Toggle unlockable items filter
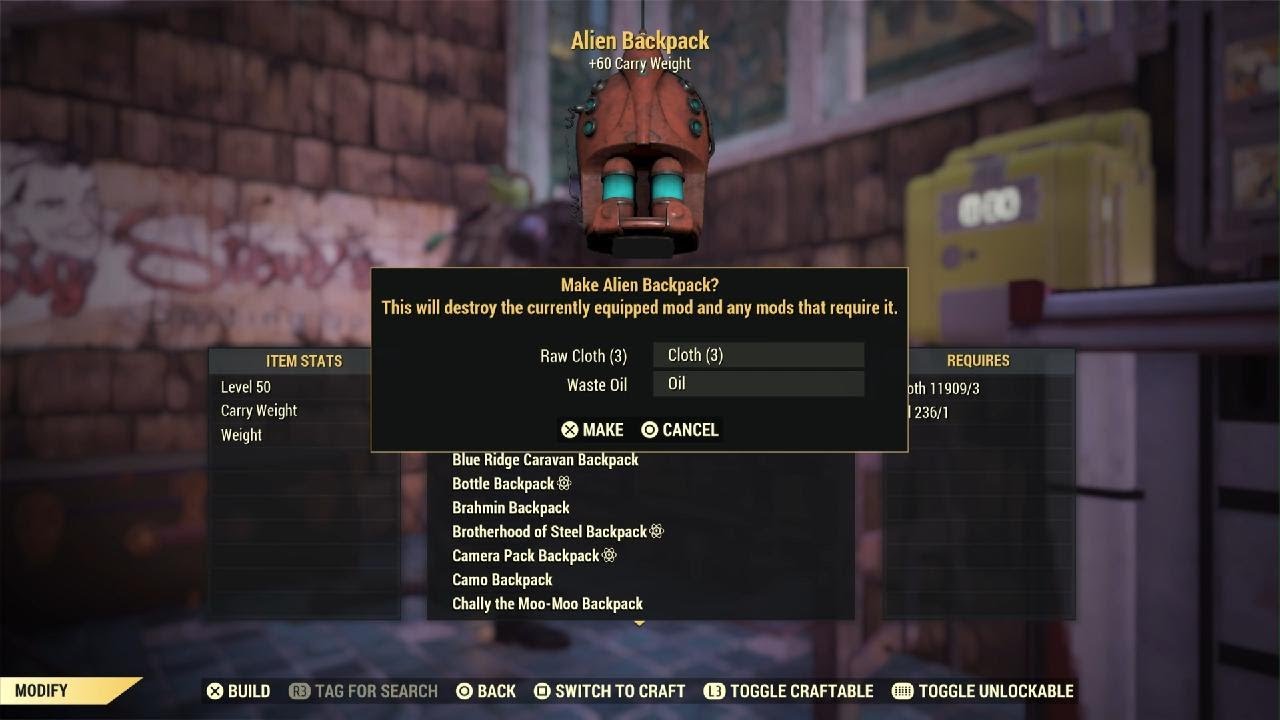The width and height of the screenshot is (1280, 720). 994,691
